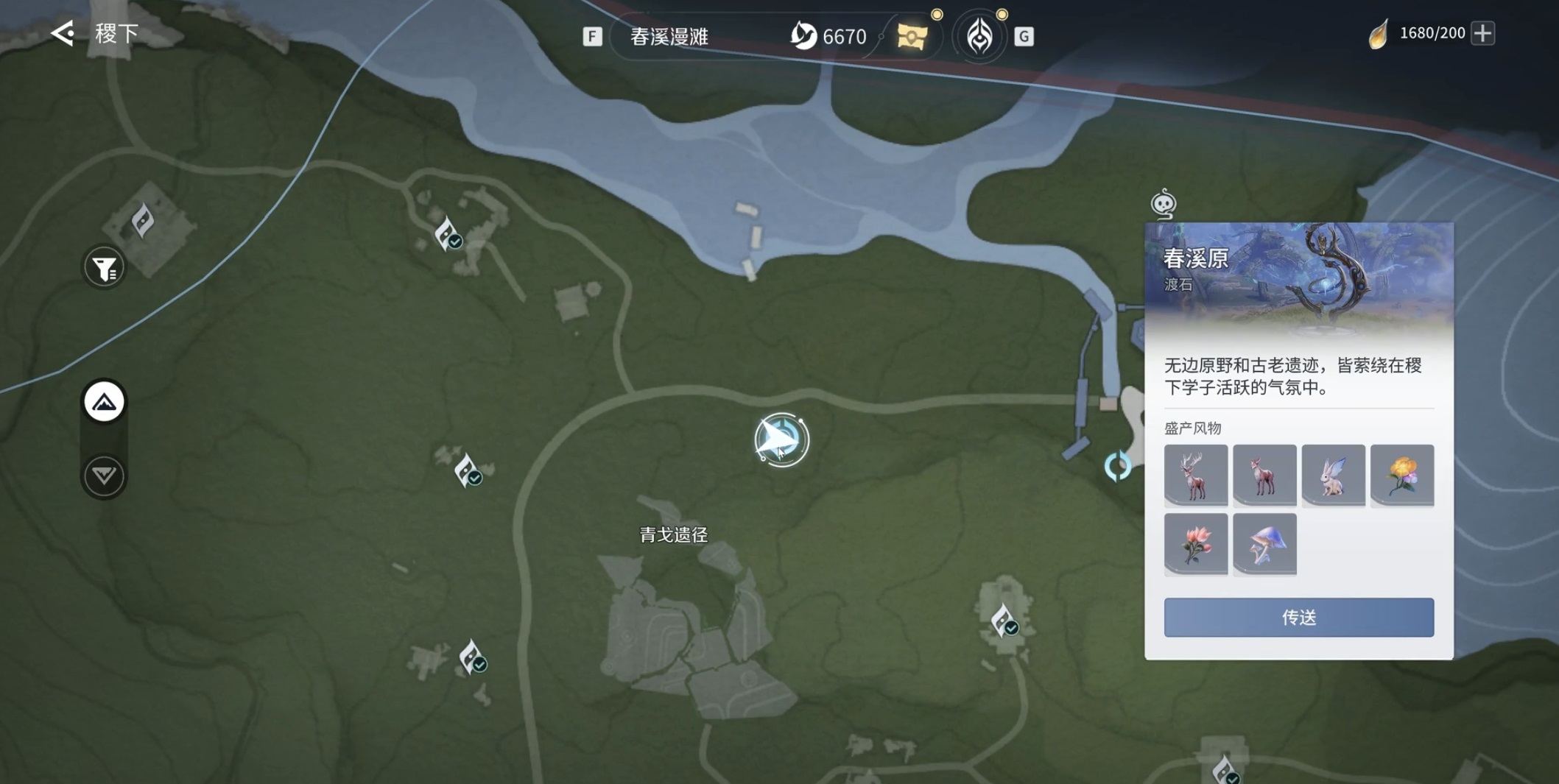This screenshot has height=784, width=1559.
Task: Open the emblem icon beside the treasure map
Action: [979, 36]
